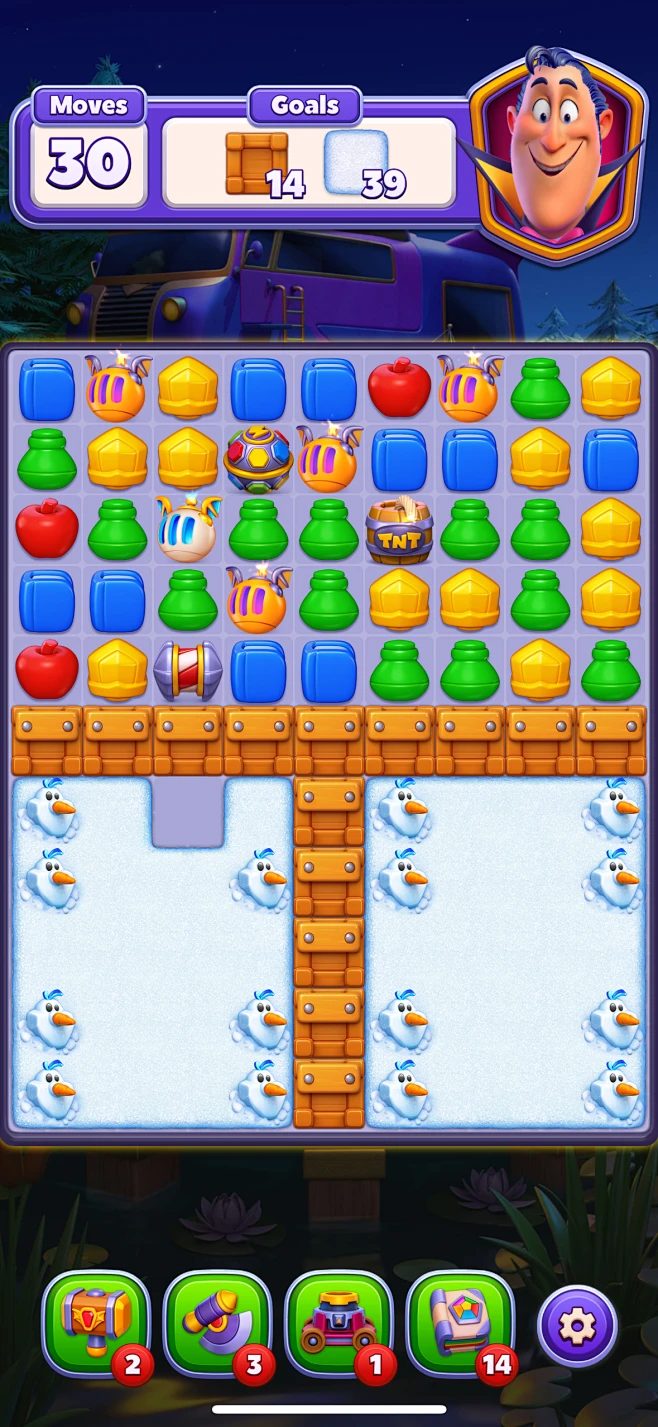Tap the white winged orb piece
Viewport: 658px width, 1427px height.
click(187, 530)
